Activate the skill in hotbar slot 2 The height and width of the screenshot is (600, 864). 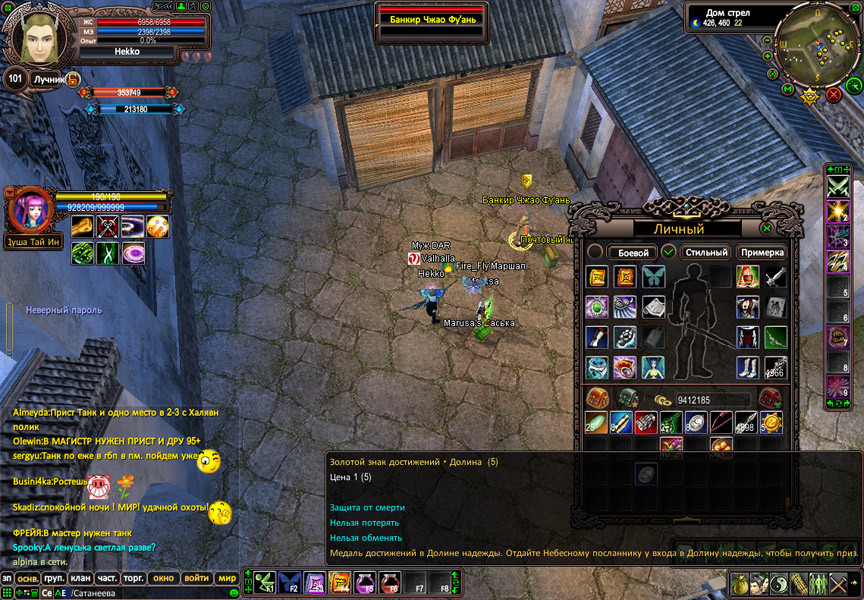290,581
